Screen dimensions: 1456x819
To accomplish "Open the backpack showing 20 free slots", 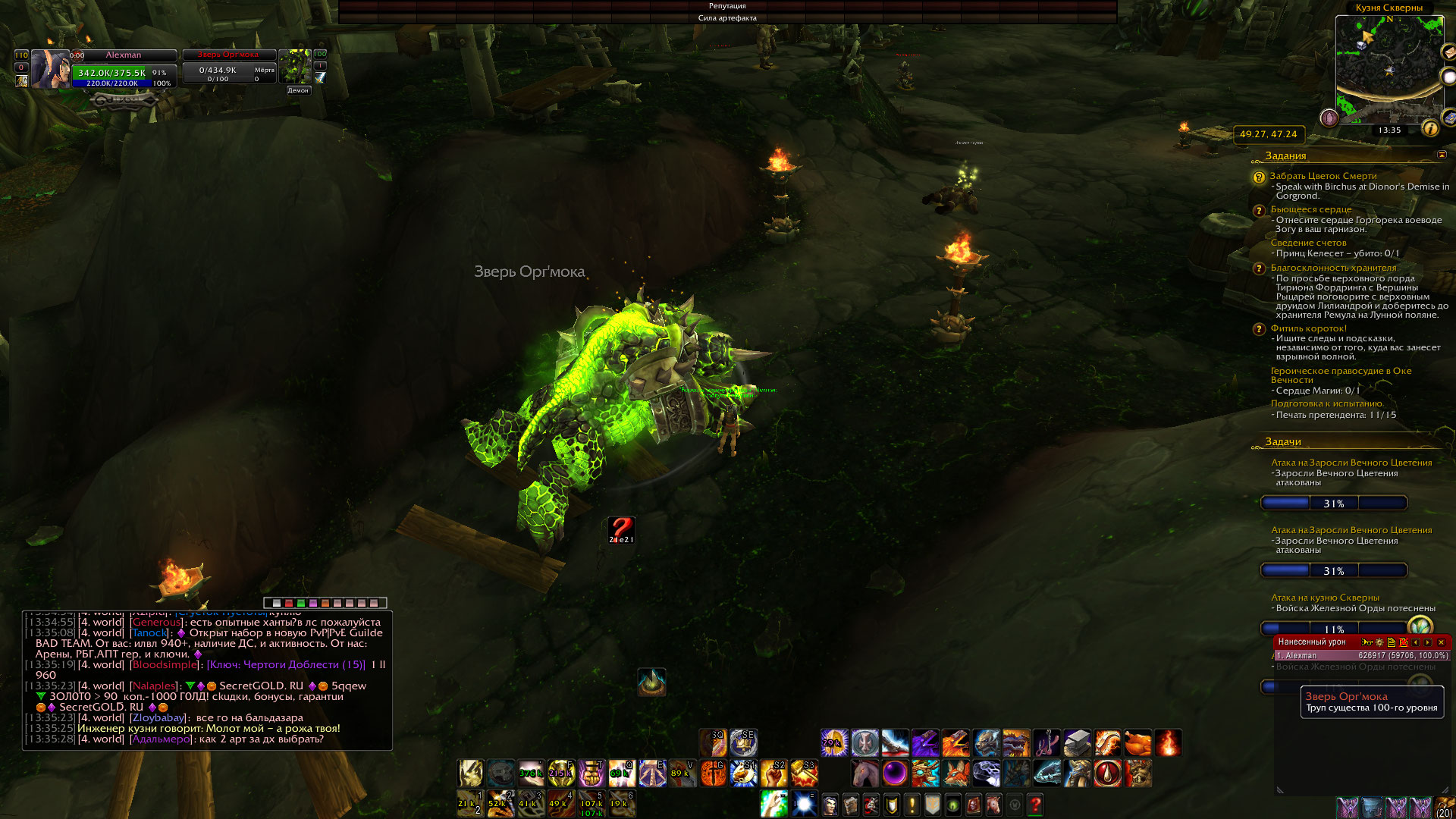I will pos(1444,808).
